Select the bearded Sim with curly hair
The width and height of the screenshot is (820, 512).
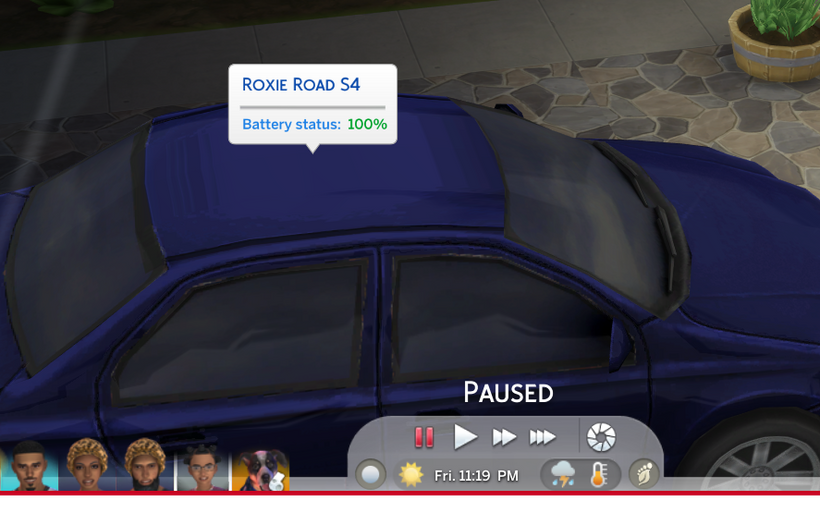click(x=145, y=466)
